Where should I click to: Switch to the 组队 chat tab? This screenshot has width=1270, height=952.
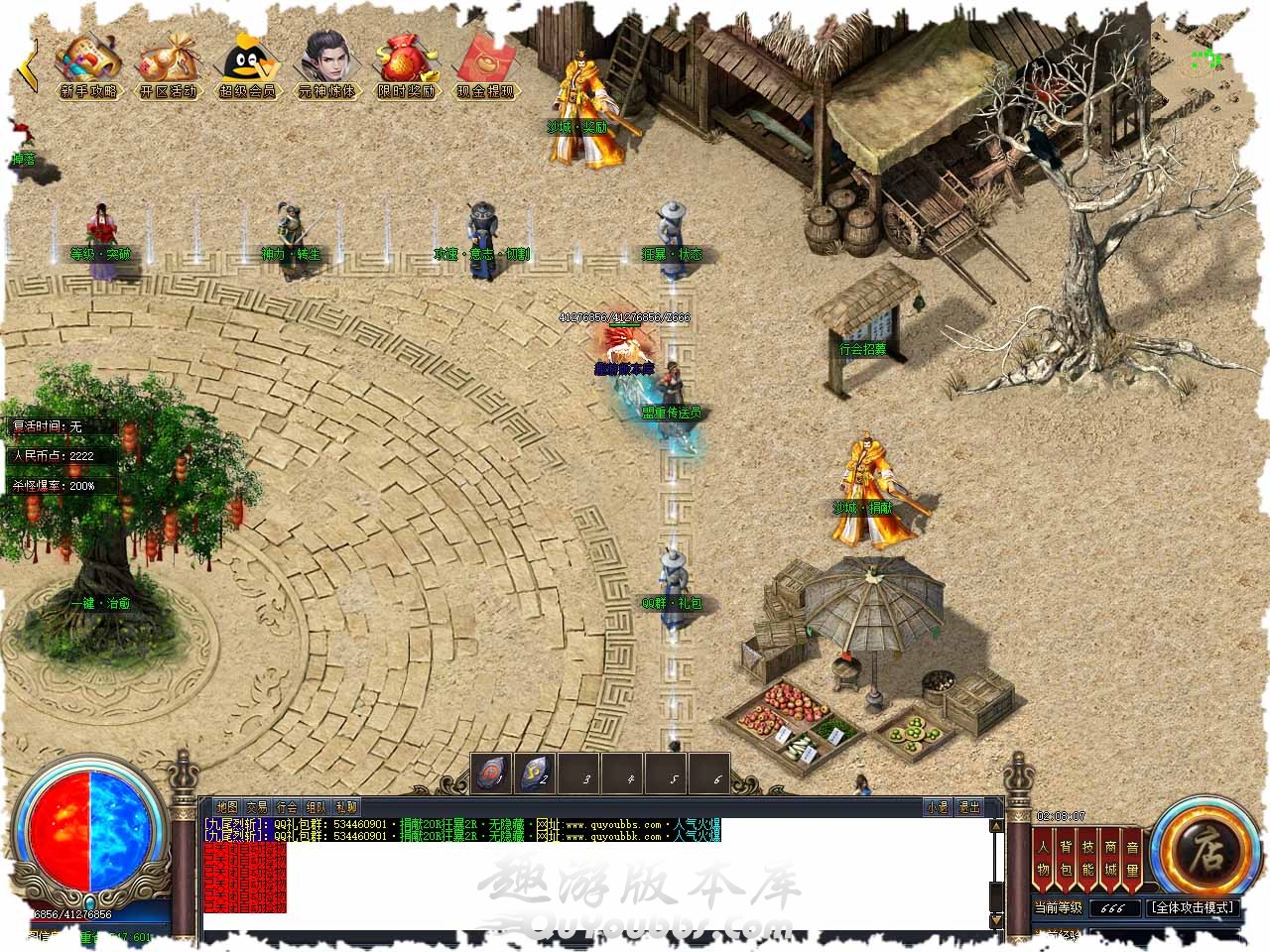317,807
